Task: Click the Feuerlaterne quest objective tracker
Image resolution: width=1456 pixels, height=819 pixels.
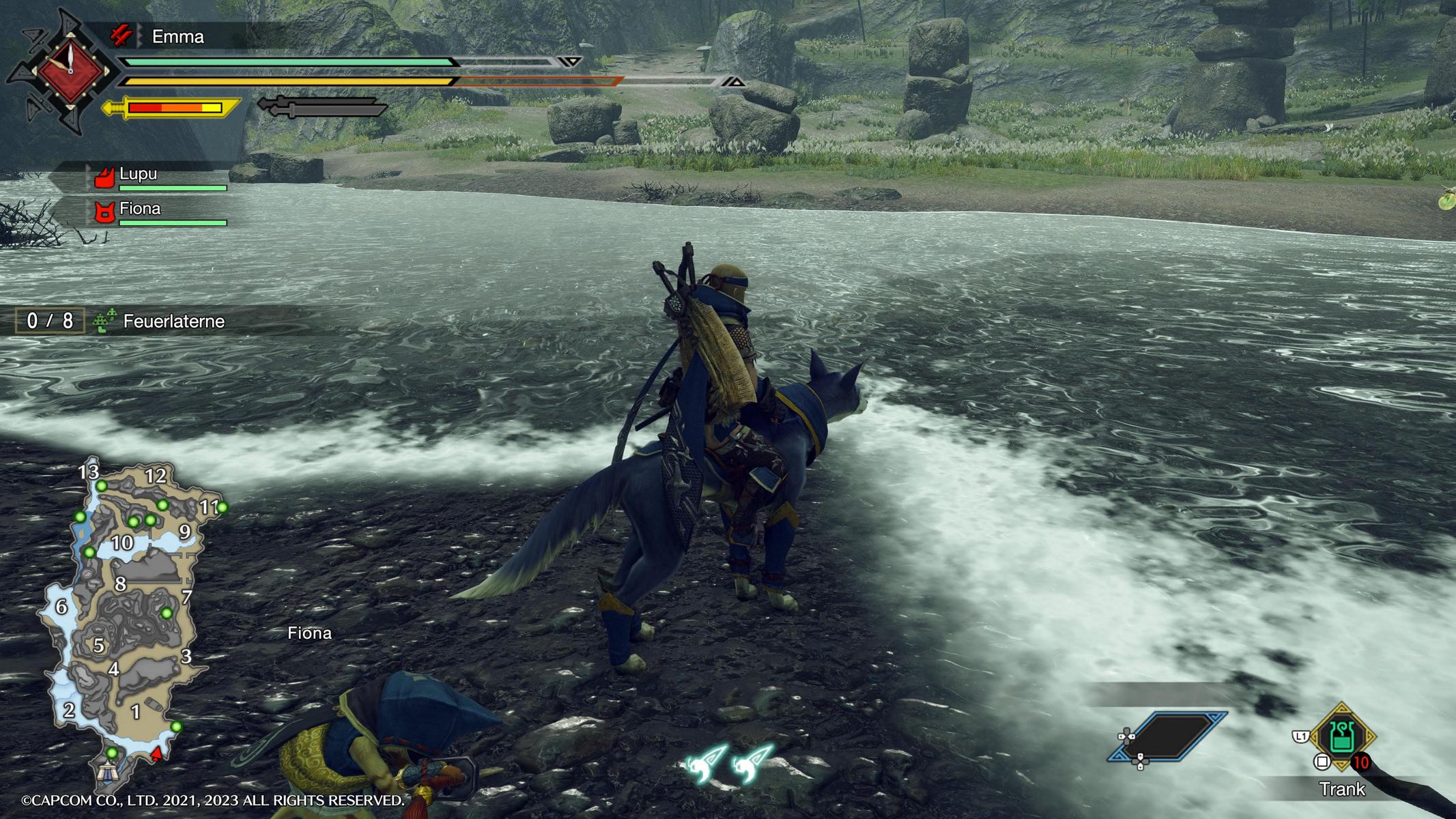Action: tap(173, 321)
